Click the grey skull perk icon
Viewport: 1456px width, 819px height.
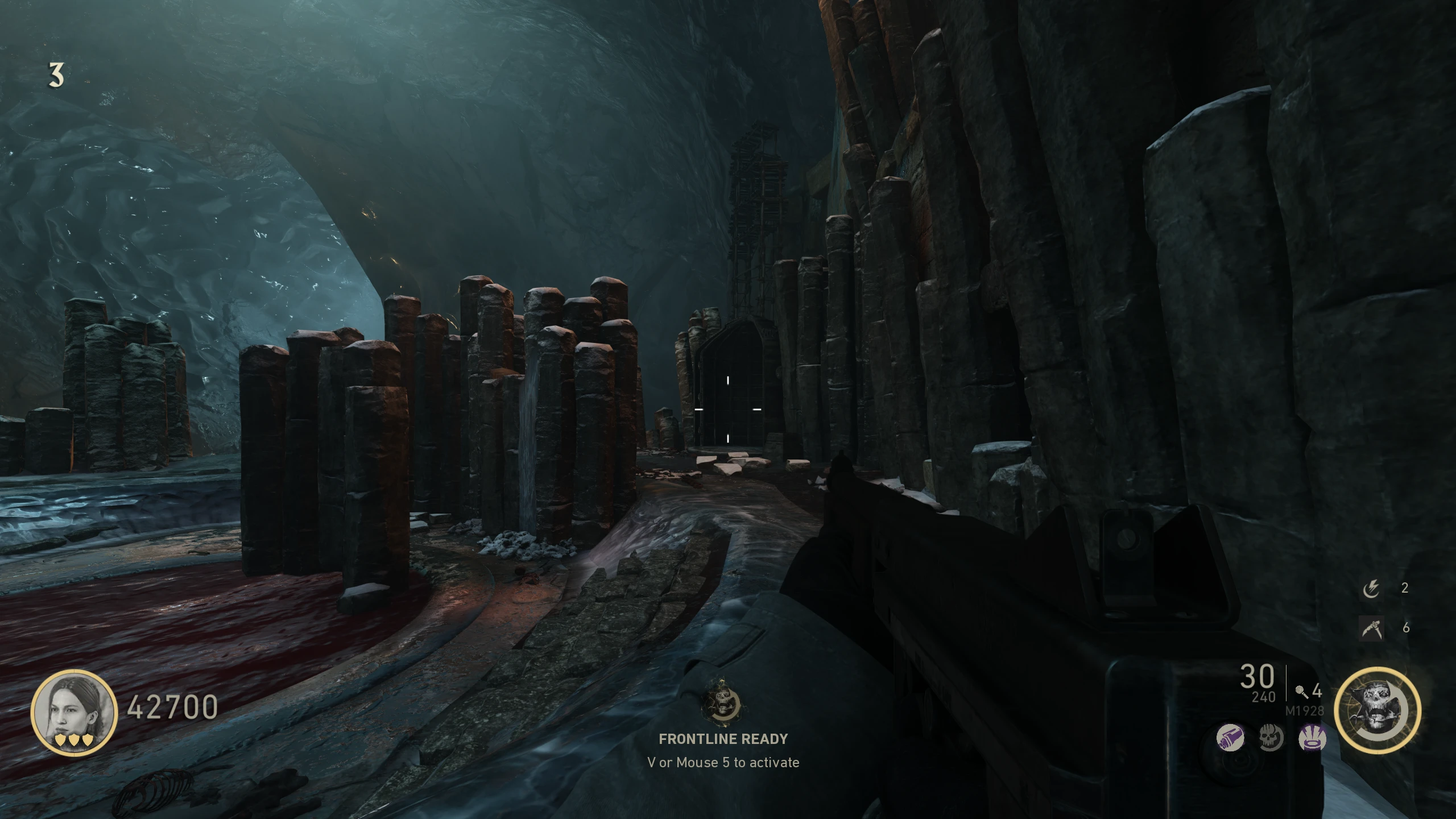point(1271,739)
